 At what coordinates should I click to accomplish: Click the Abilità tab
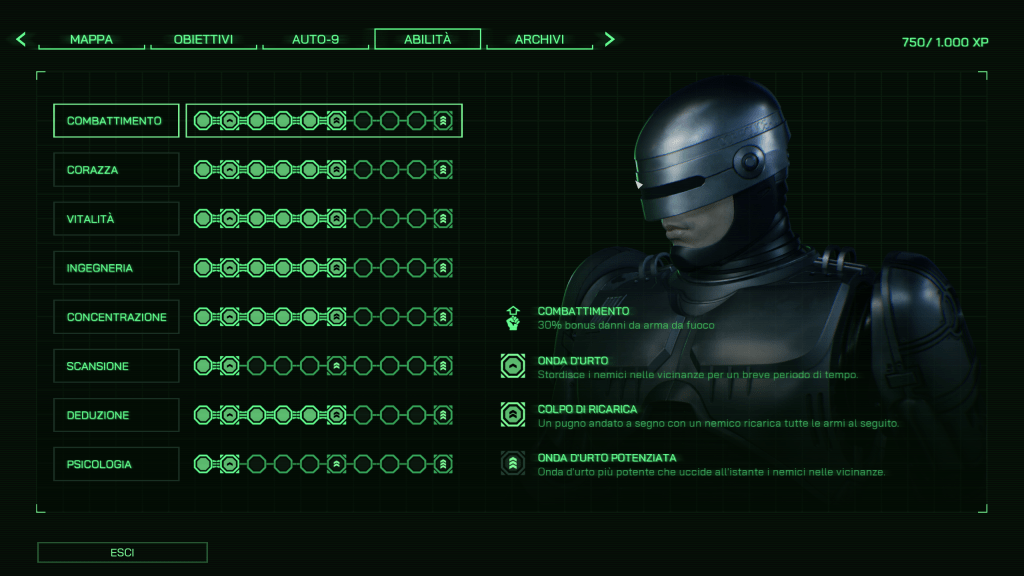point(427,40)
